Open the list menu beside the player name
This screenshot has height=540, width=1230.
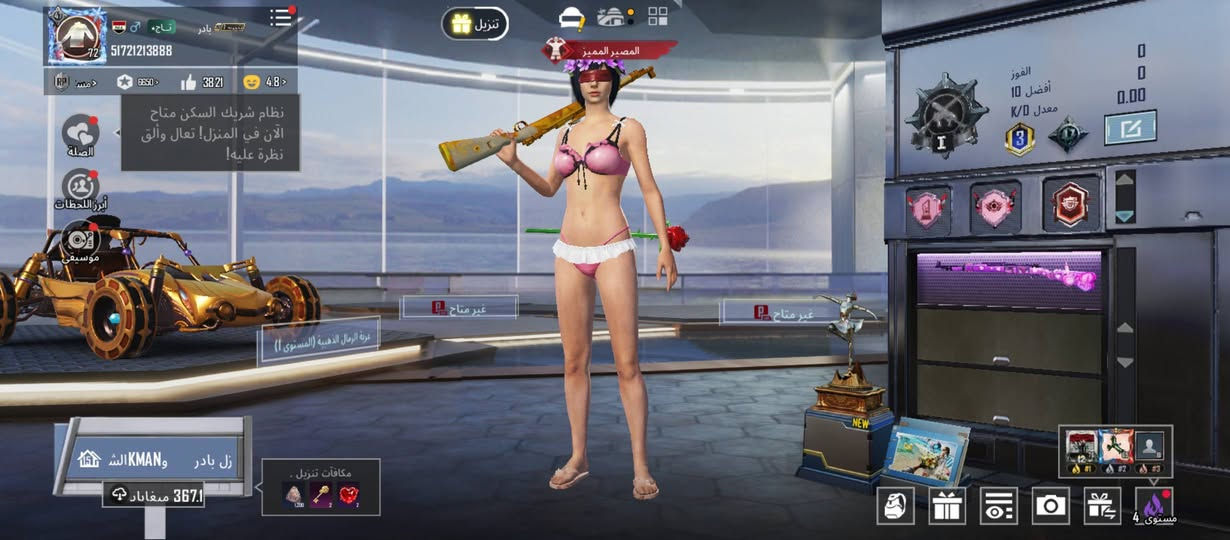[281, 18]
